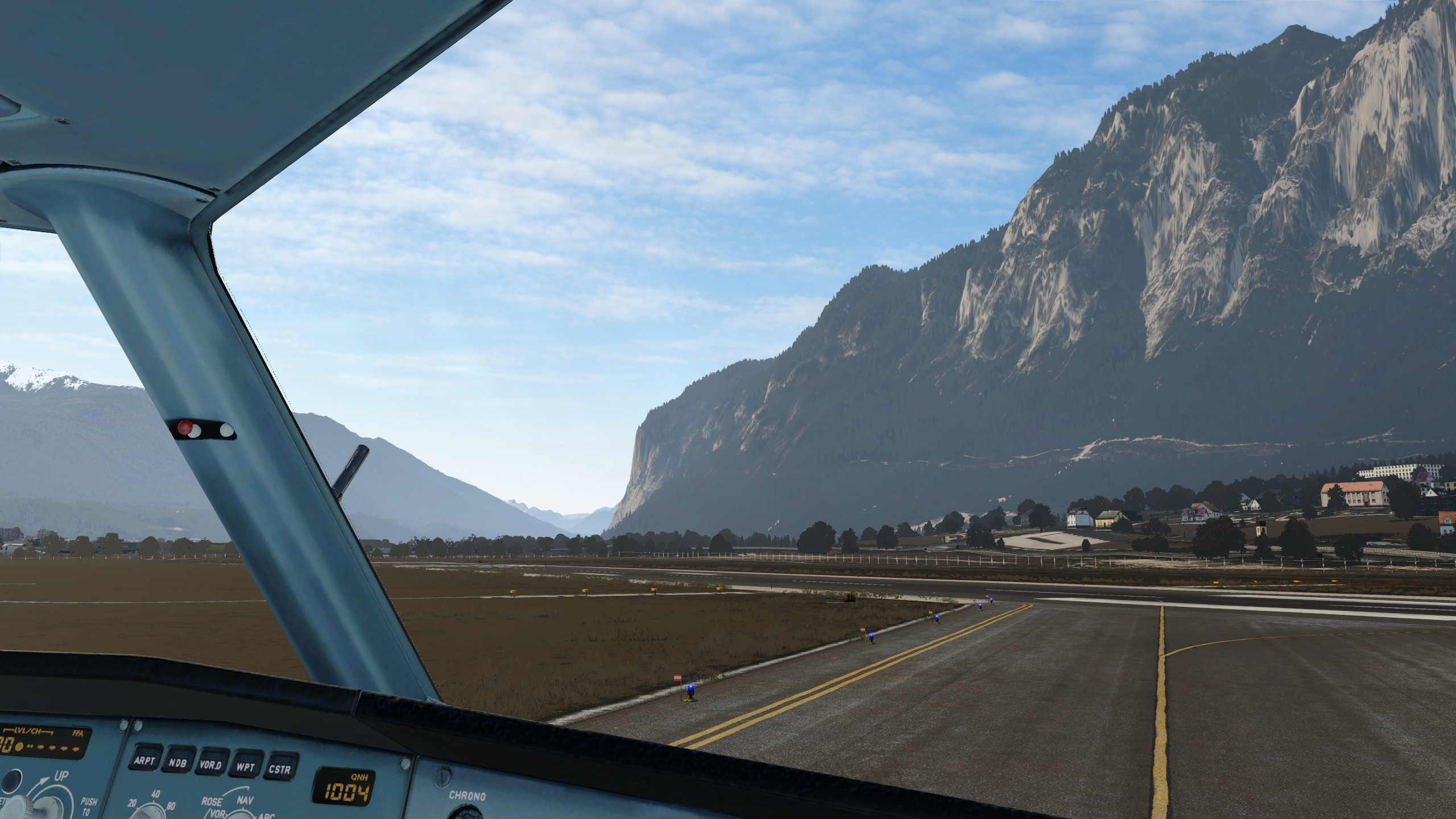Enable the WPT display button
The width and height of the screenshot is (1456, 819).
[245, 767]
